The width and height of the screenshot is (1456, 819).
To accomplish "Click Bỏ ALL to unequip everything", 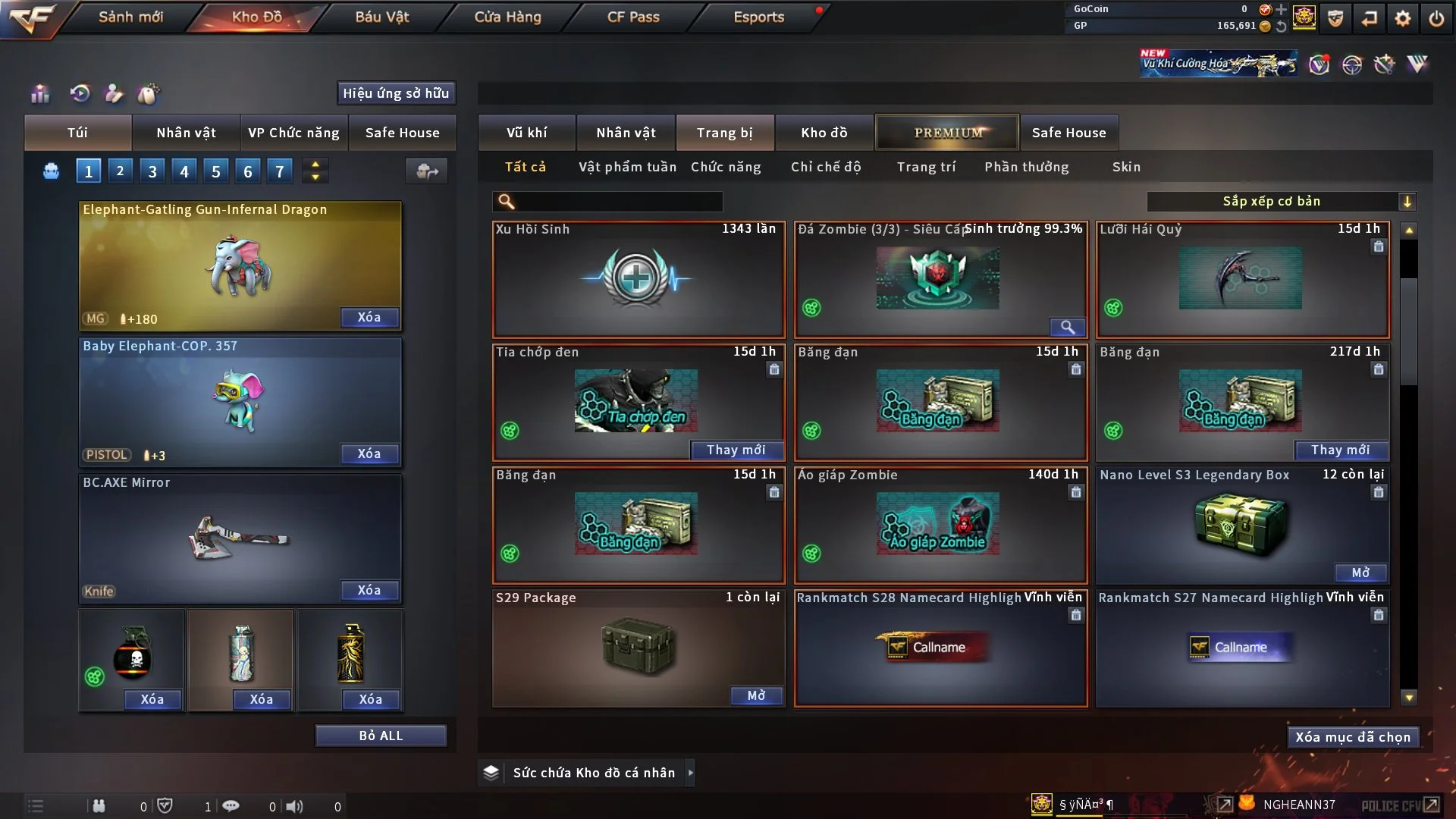I will pos(381,736).
